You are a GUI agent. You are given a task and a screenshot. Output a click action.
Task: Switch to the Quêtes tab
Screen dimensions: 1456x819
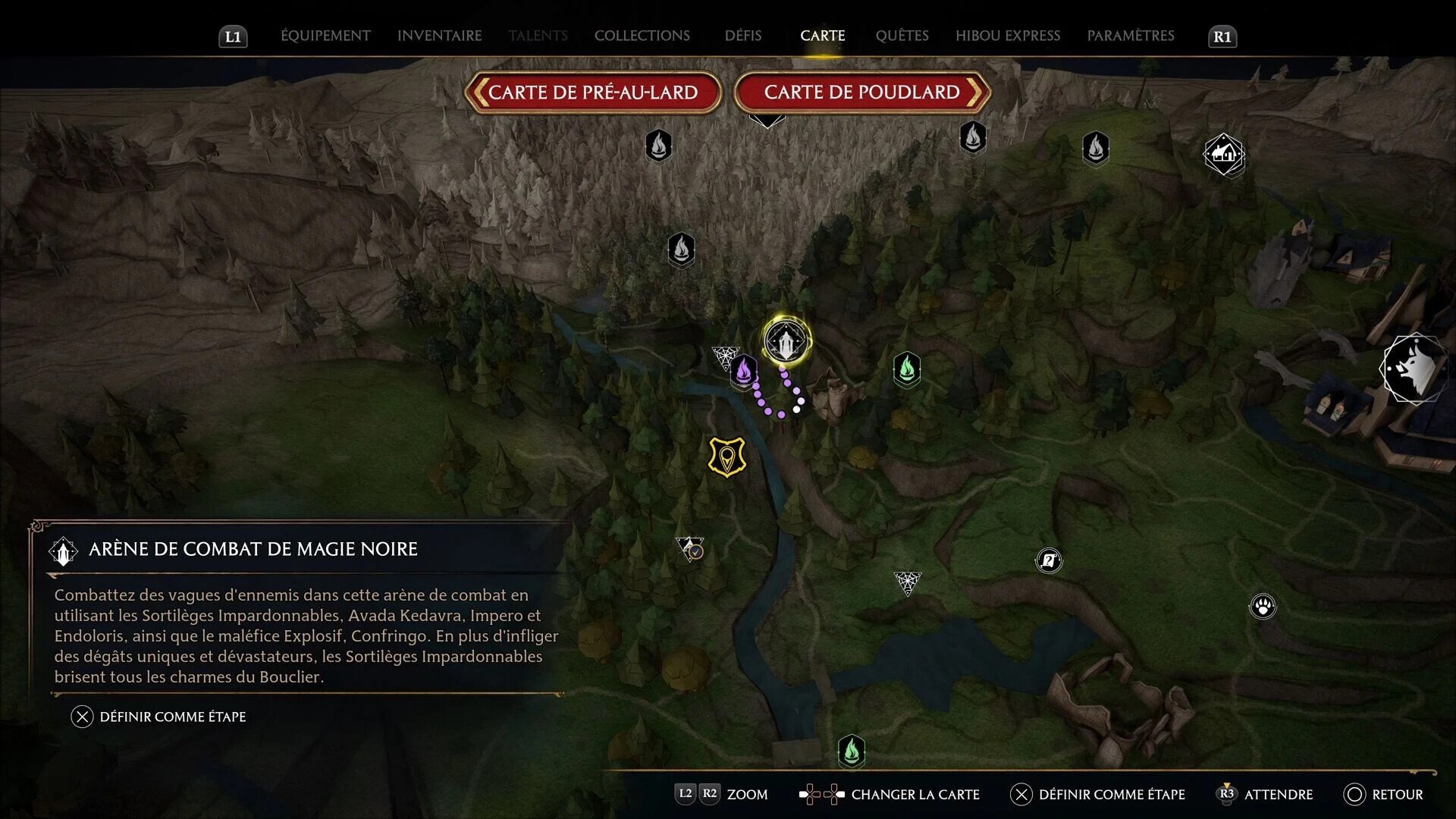click(x=902, y=35)
